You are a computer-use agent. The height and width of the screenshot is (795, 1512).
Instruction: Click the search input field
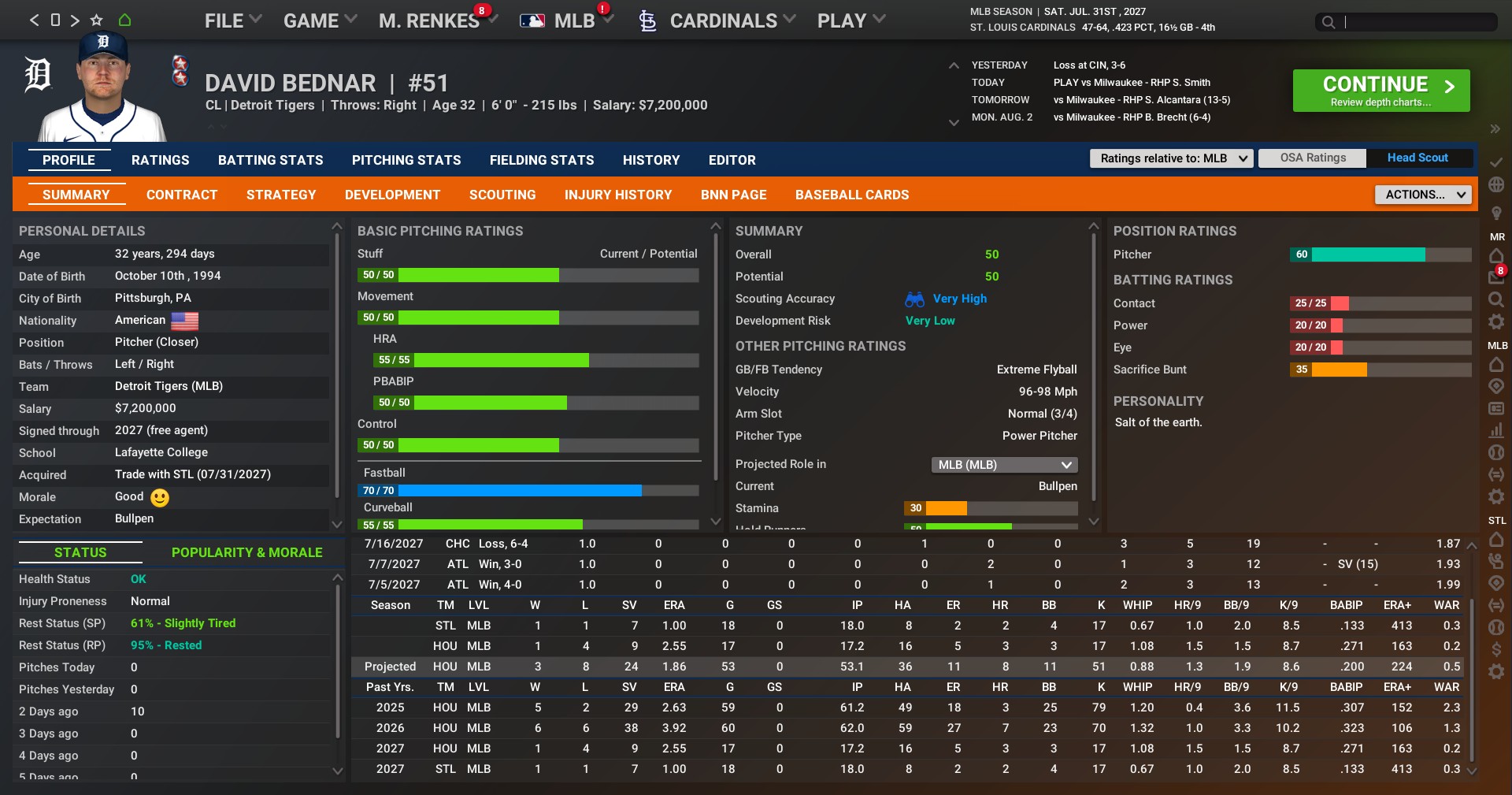tap(1416, 22)
